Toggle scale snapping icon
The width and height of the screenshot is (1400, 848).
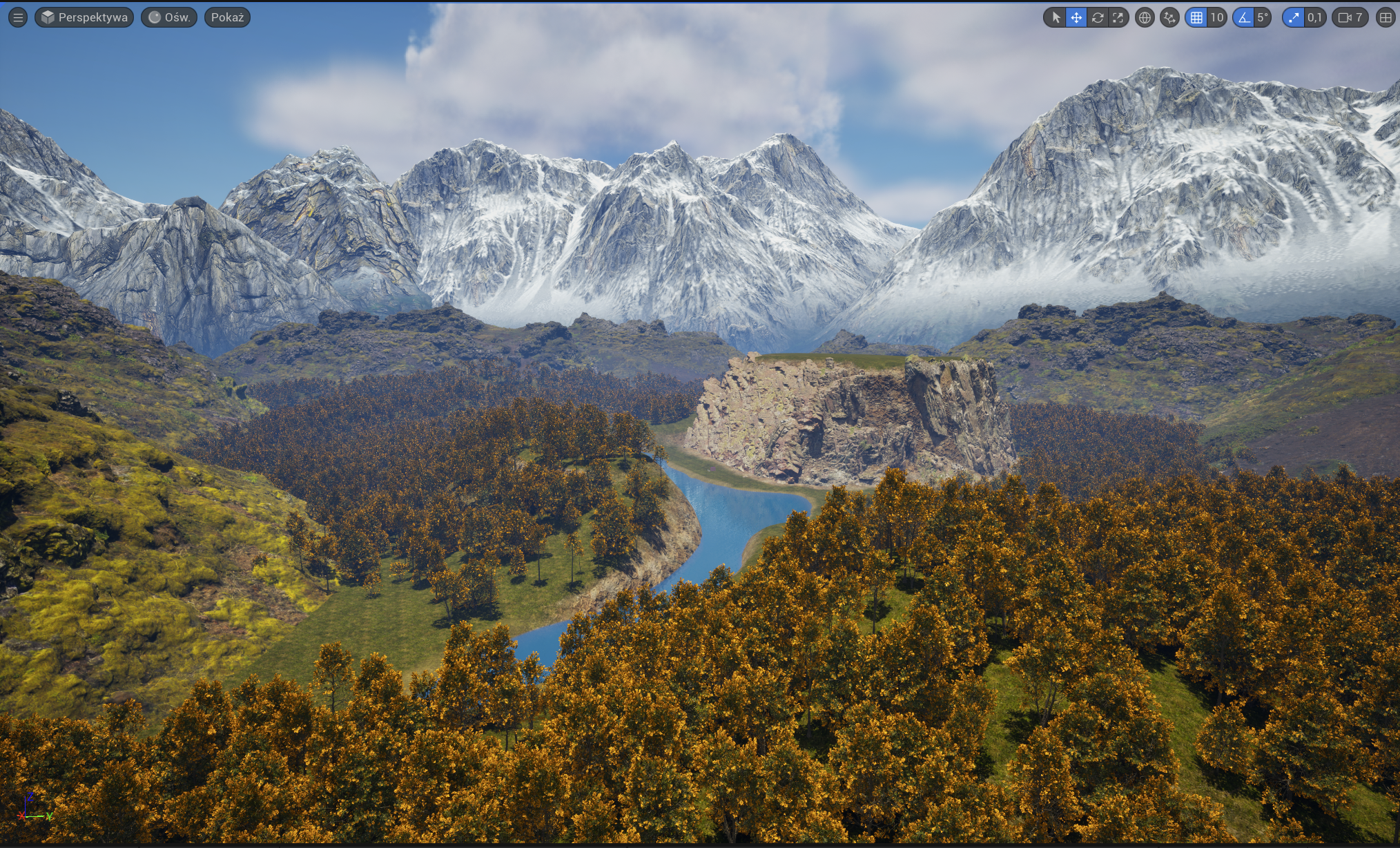(1294, 17)
